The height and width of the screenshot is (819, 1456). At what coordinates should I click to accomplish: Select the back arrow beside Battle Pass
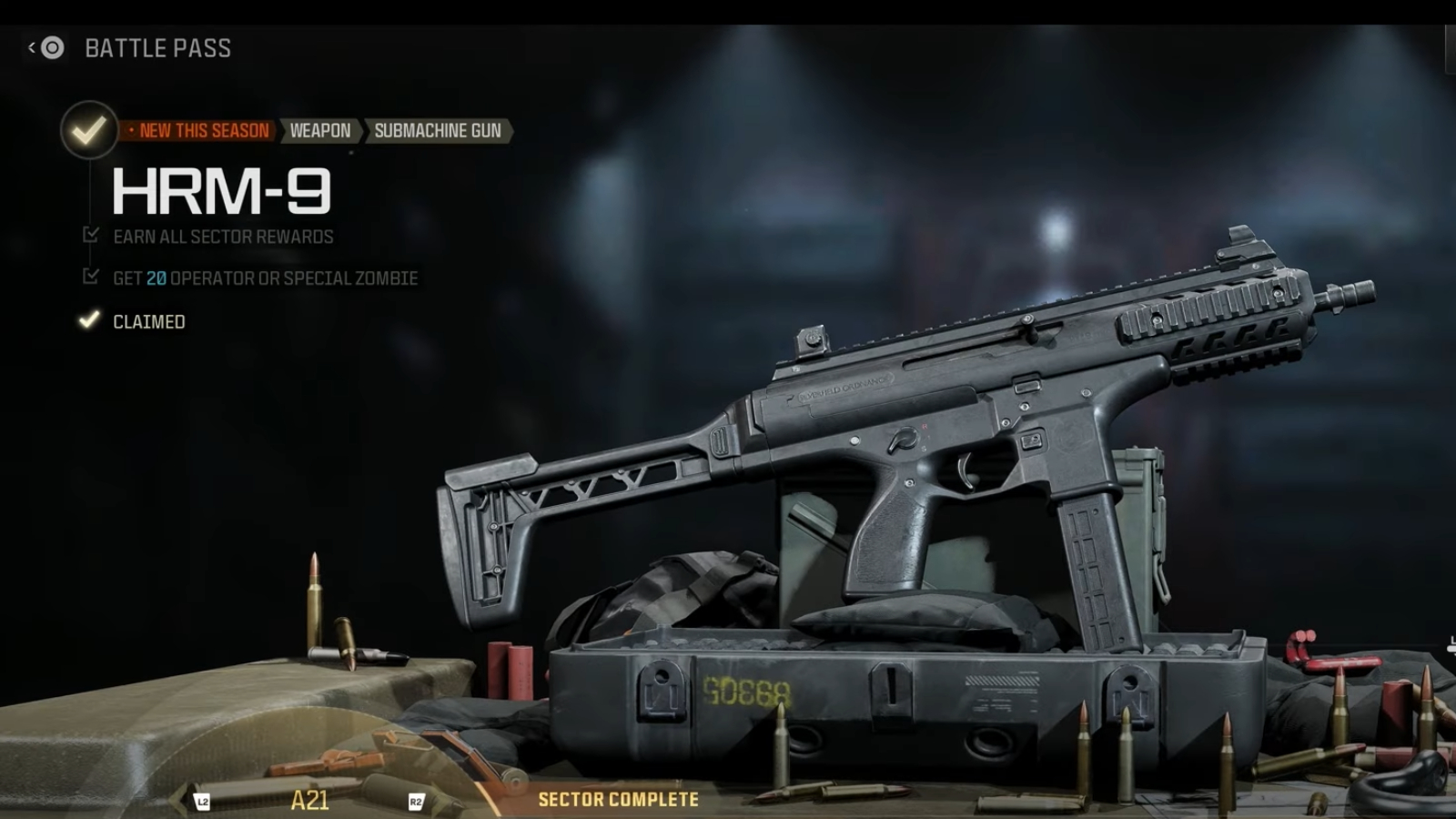(x=30, y=47)
